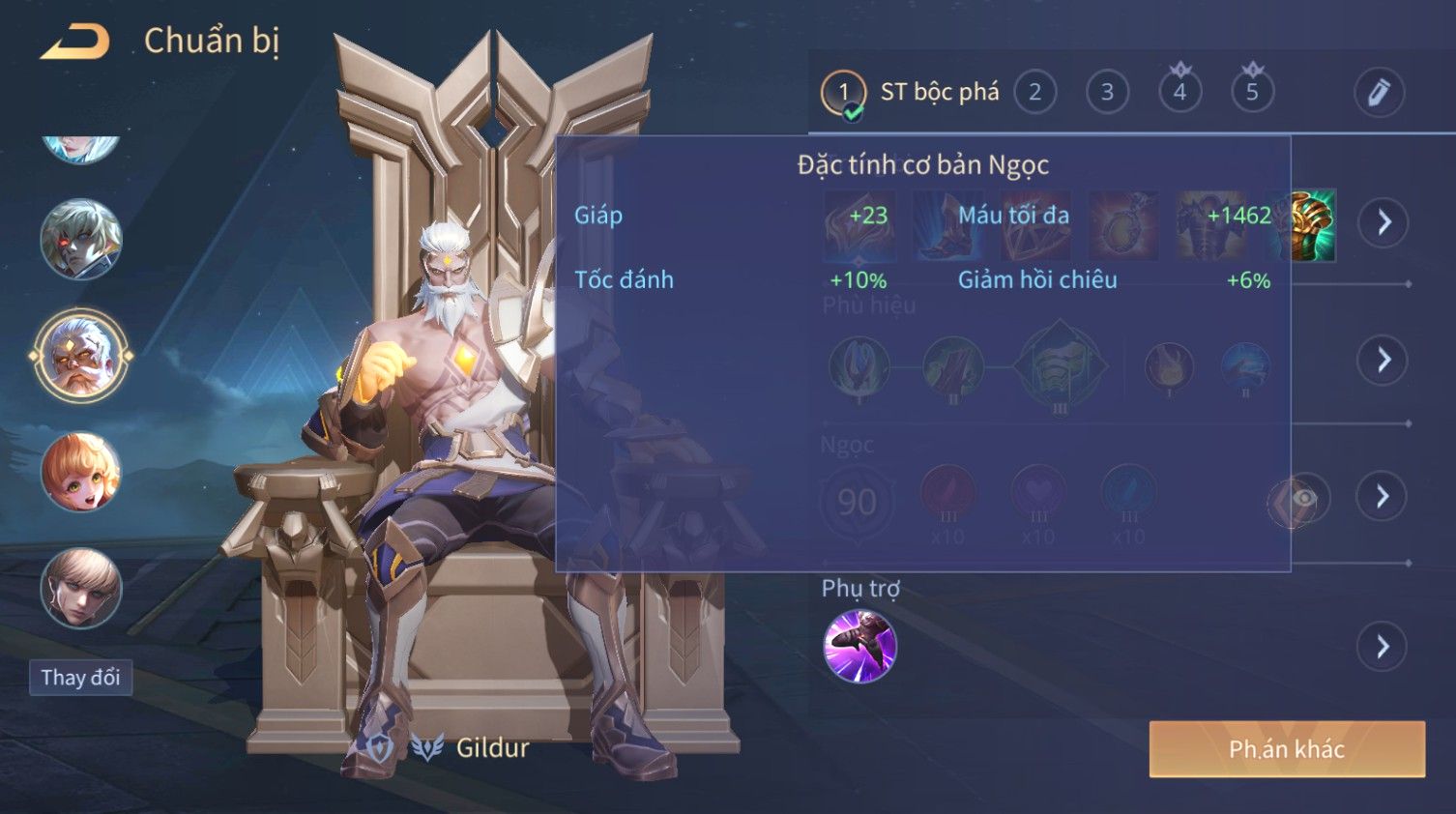Switch to build preset 4
1456x814 pixels.
tap(1179, 93)
